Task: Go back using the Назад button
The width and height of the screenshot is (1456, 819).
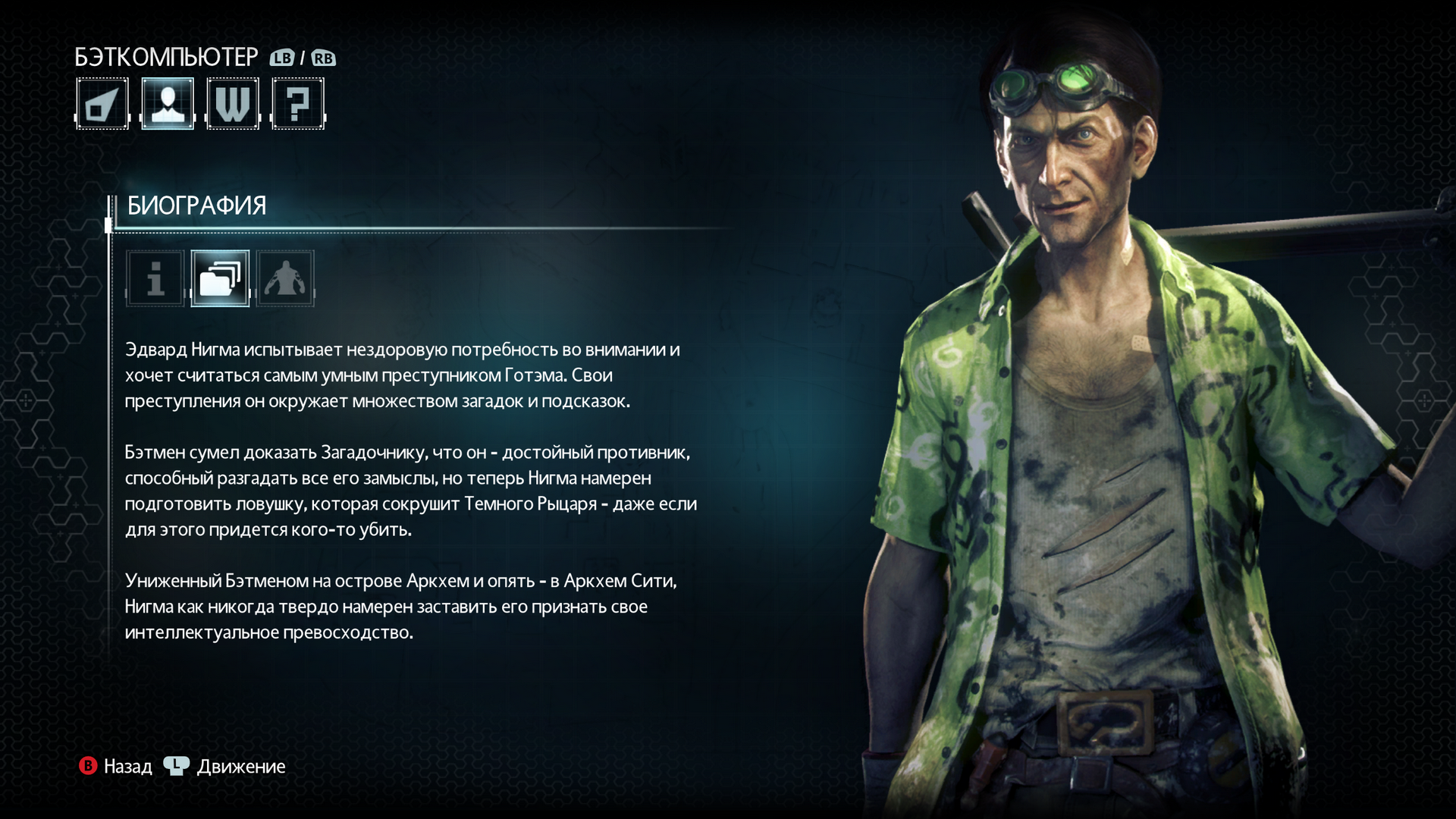Action: click(x=116, y=767)
